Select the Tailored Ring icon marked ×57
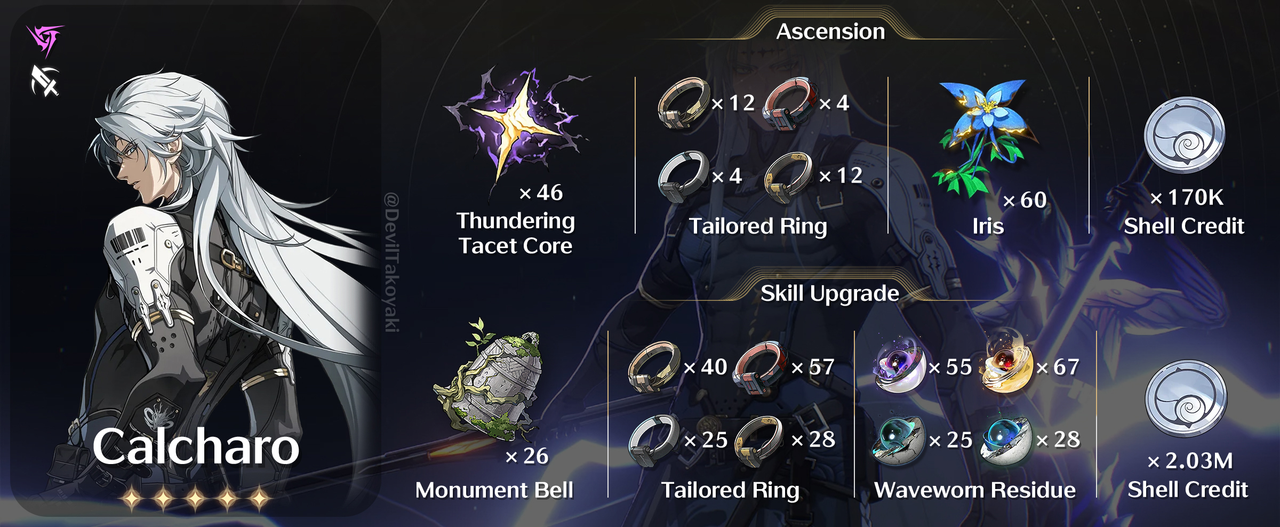This screenshot has width=1280, height=527. 760,368
